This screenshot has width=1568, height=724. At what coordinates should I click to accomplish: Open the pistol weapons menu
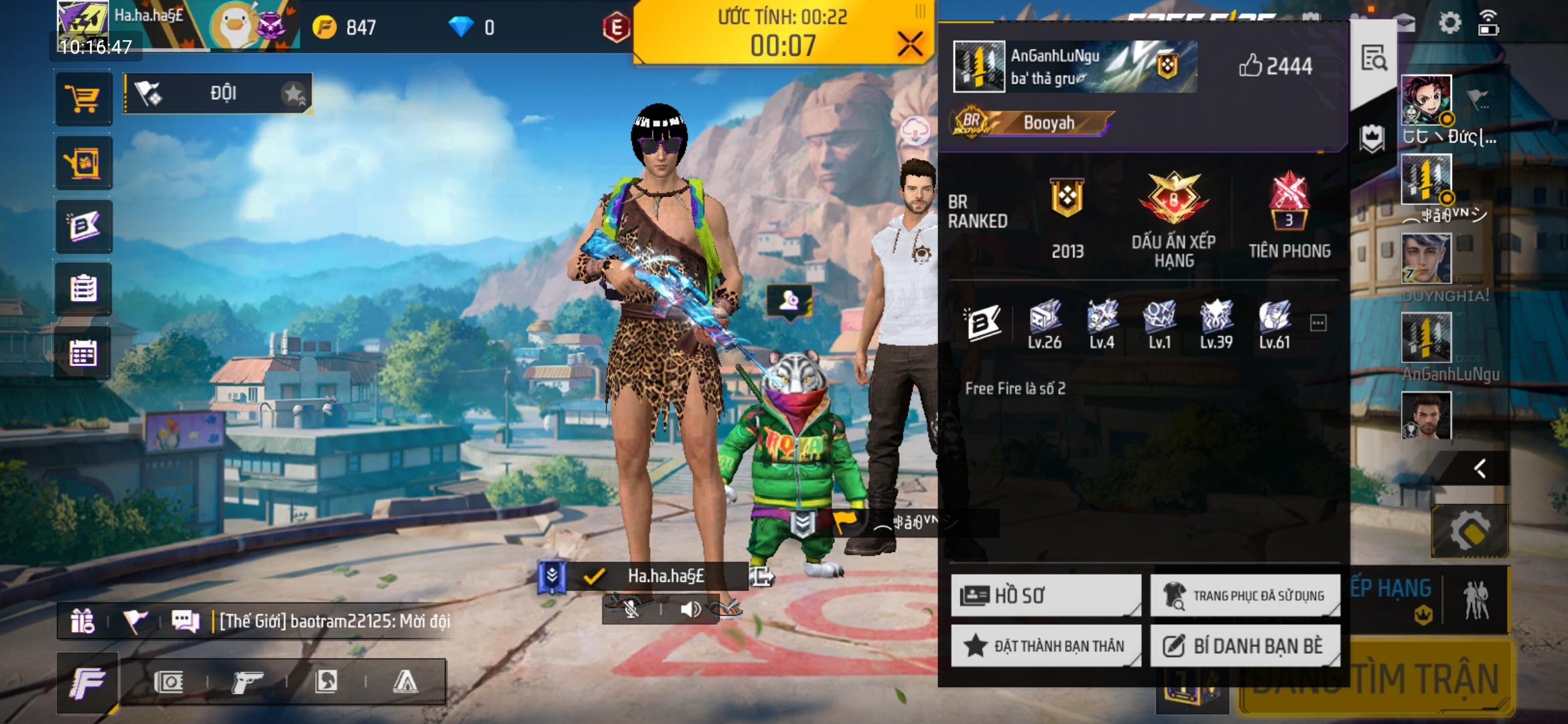click(x=247, y=682)
